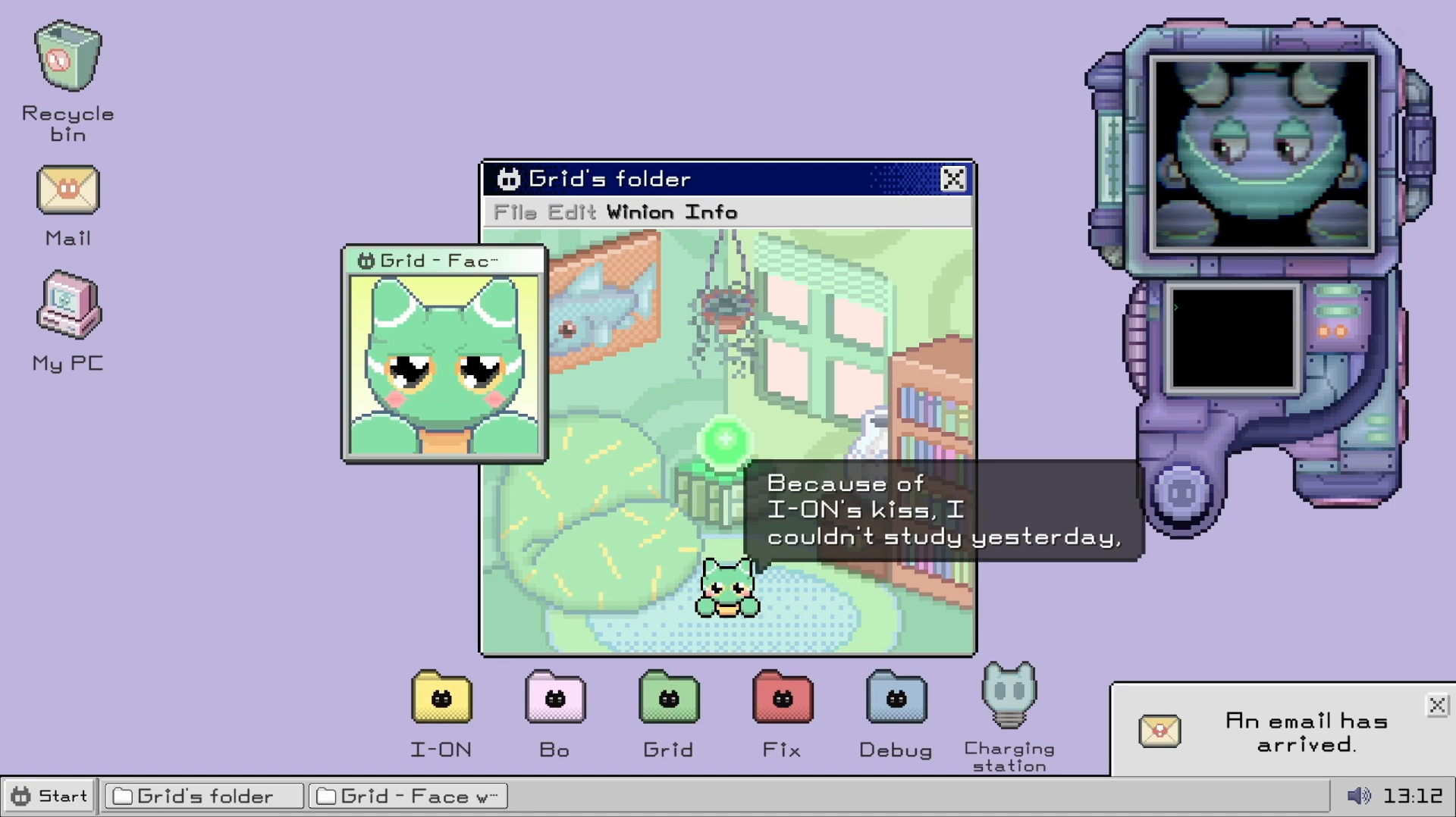Open the My PC icon
Viewport: 1456px width, 817px height.
[67, 305]
